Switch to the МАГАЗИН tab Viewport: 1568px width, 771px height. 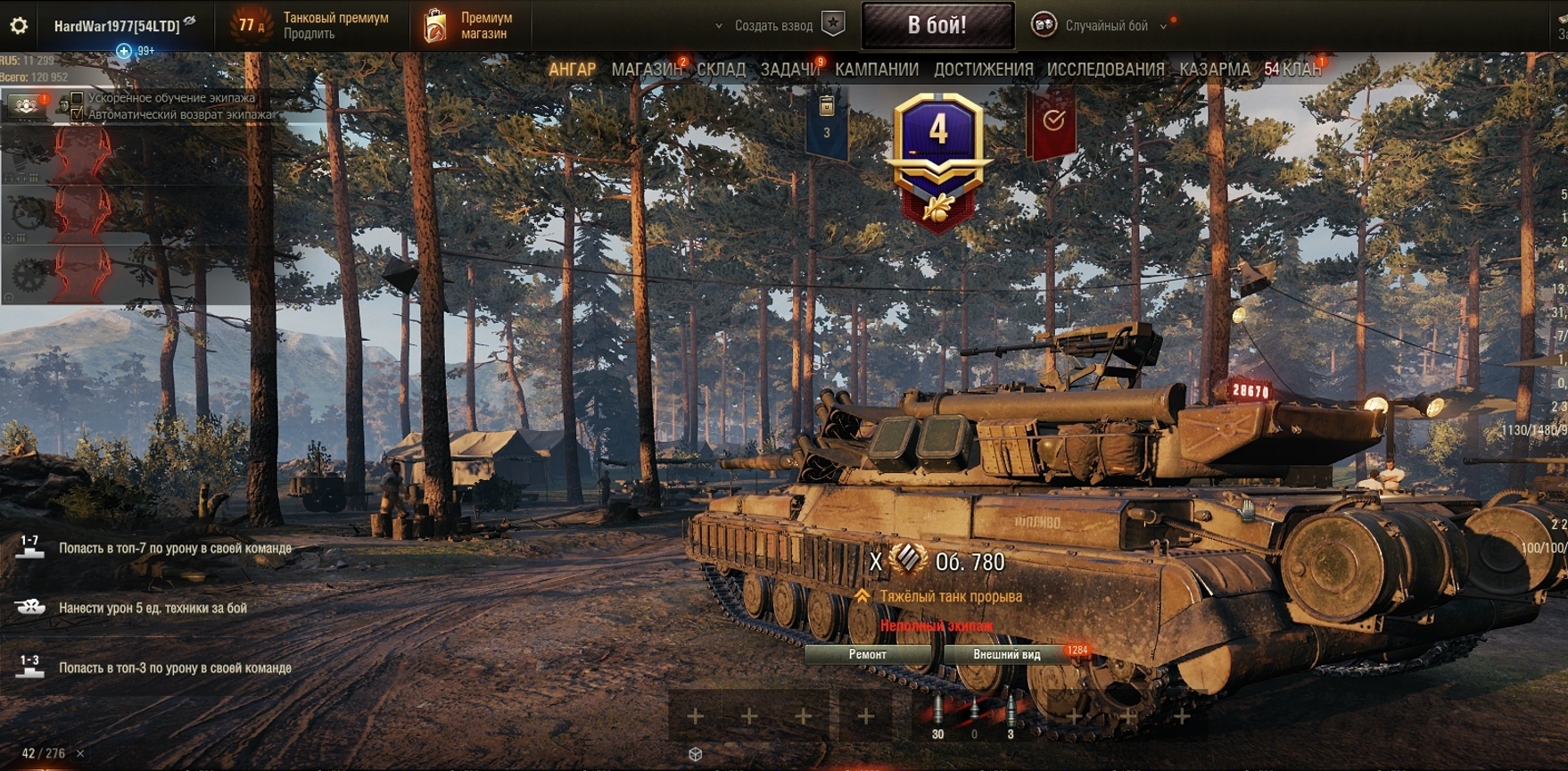tap(646, 70)
